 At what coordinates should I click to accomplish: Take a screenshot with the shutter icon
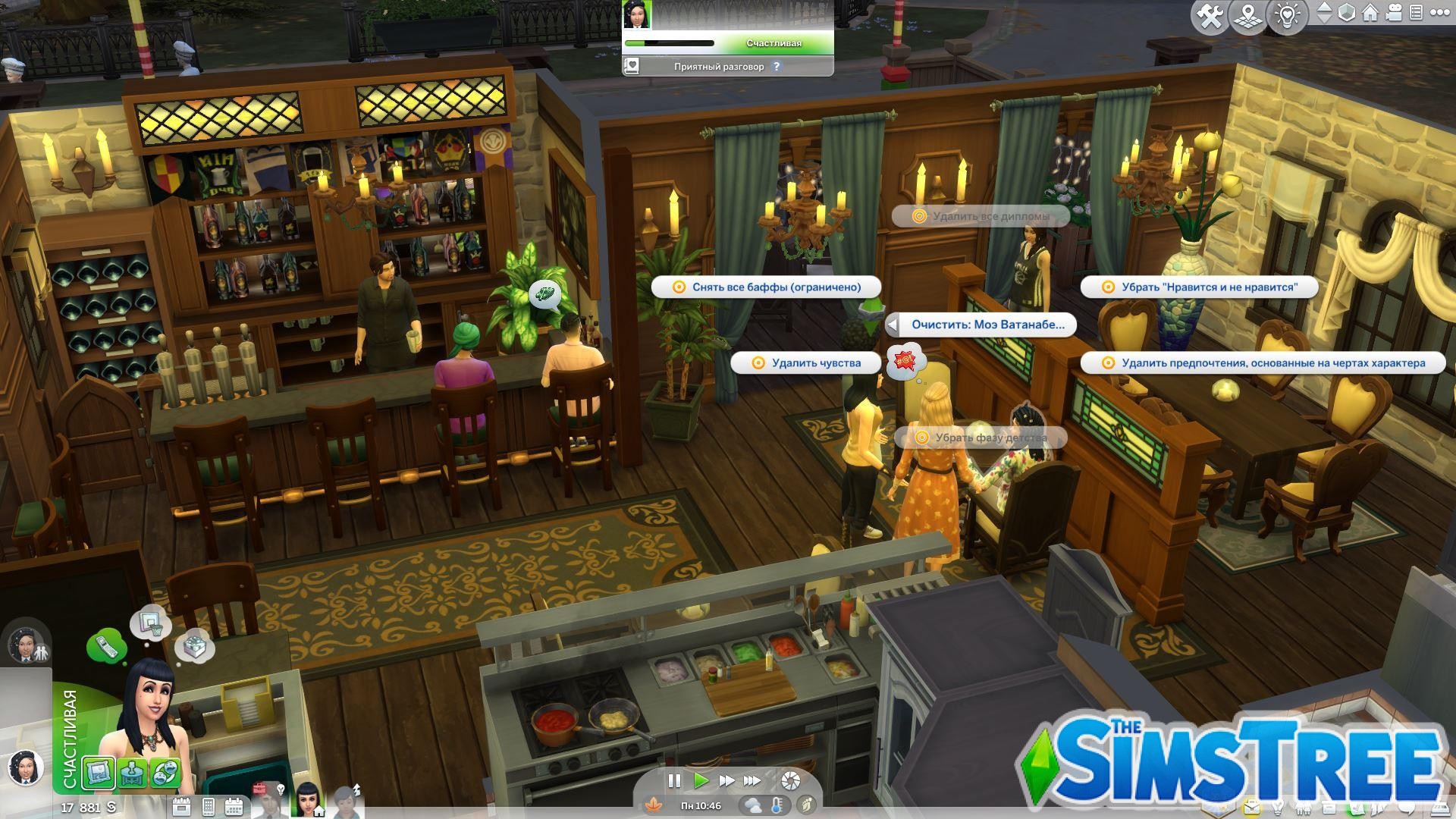(792, 781)
